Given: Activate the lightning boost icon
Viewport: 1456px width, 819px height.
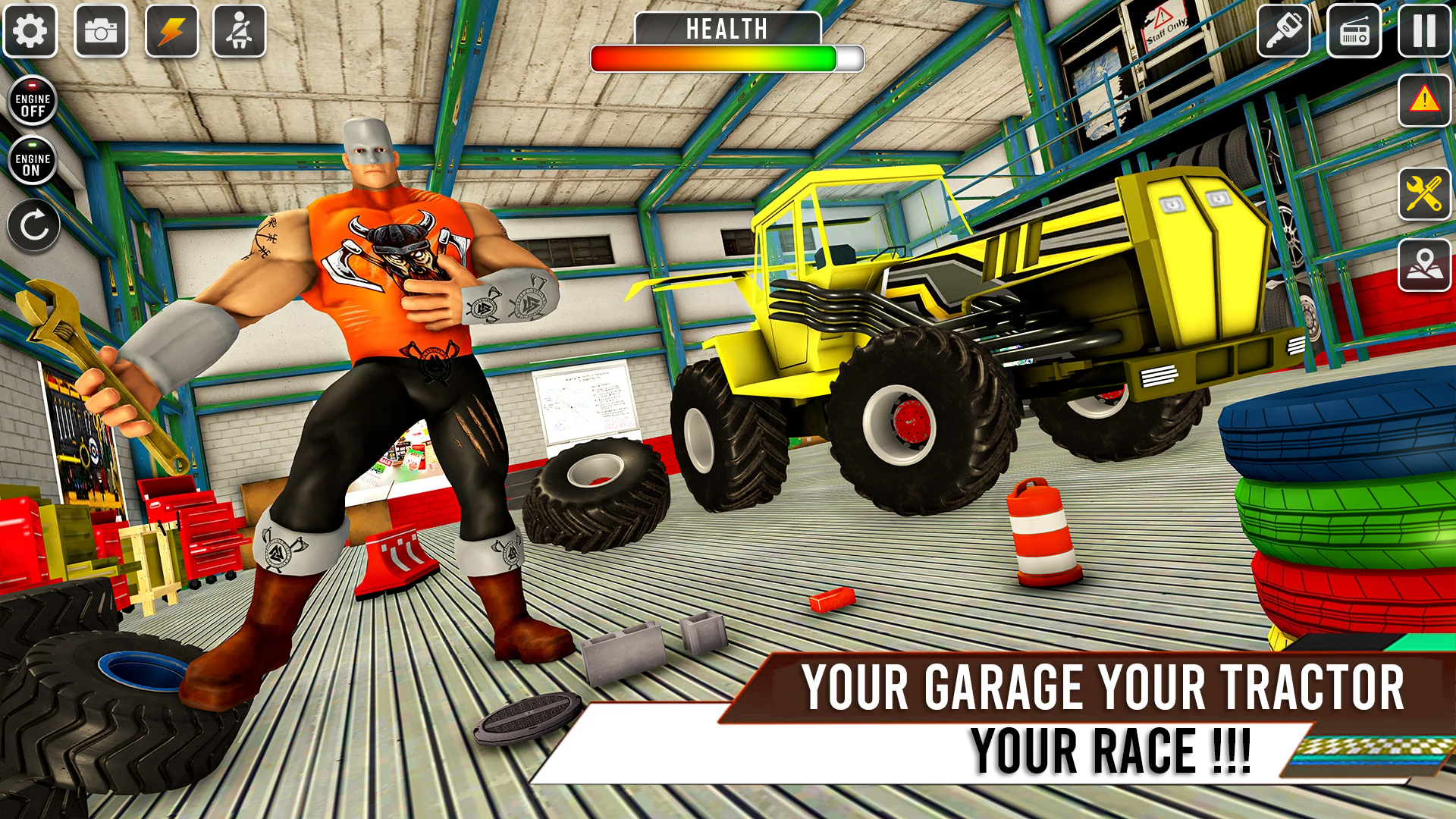Looking at the screenshot, I should tap(173, 30).
